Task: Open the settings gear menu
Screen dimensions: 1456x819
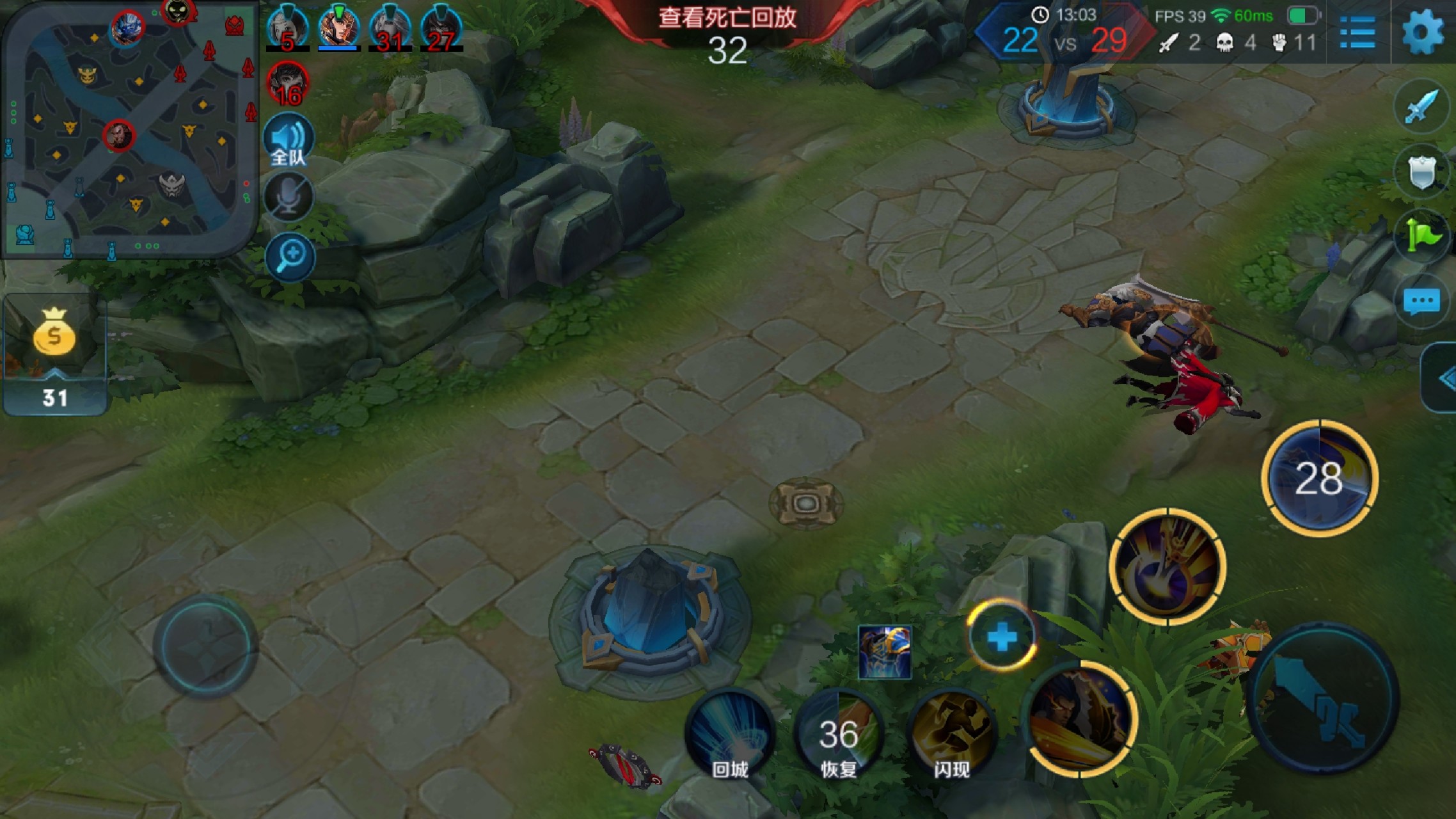Action: 1423,32
